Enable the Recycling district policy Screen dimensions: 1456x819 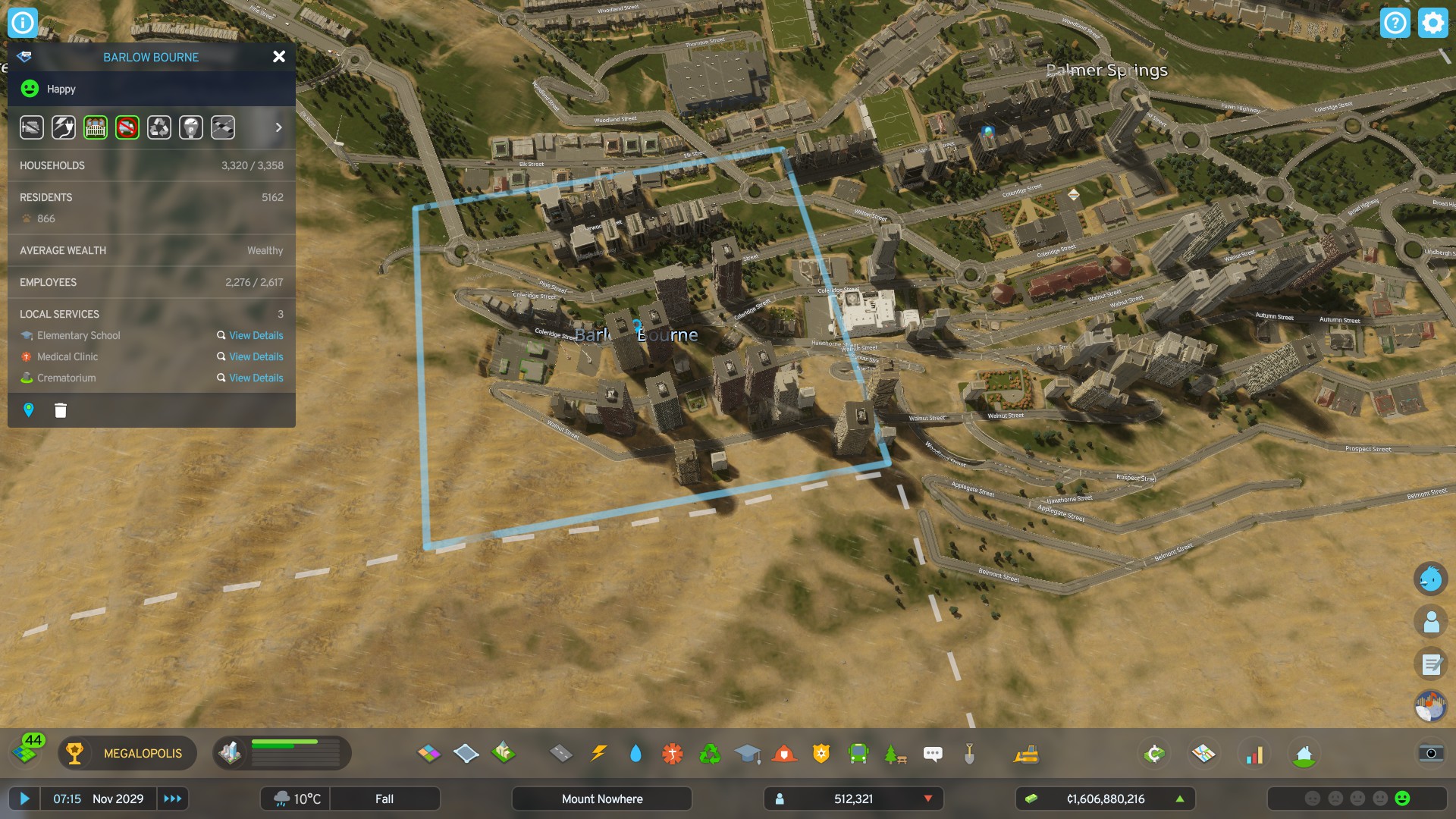[158, 127]
